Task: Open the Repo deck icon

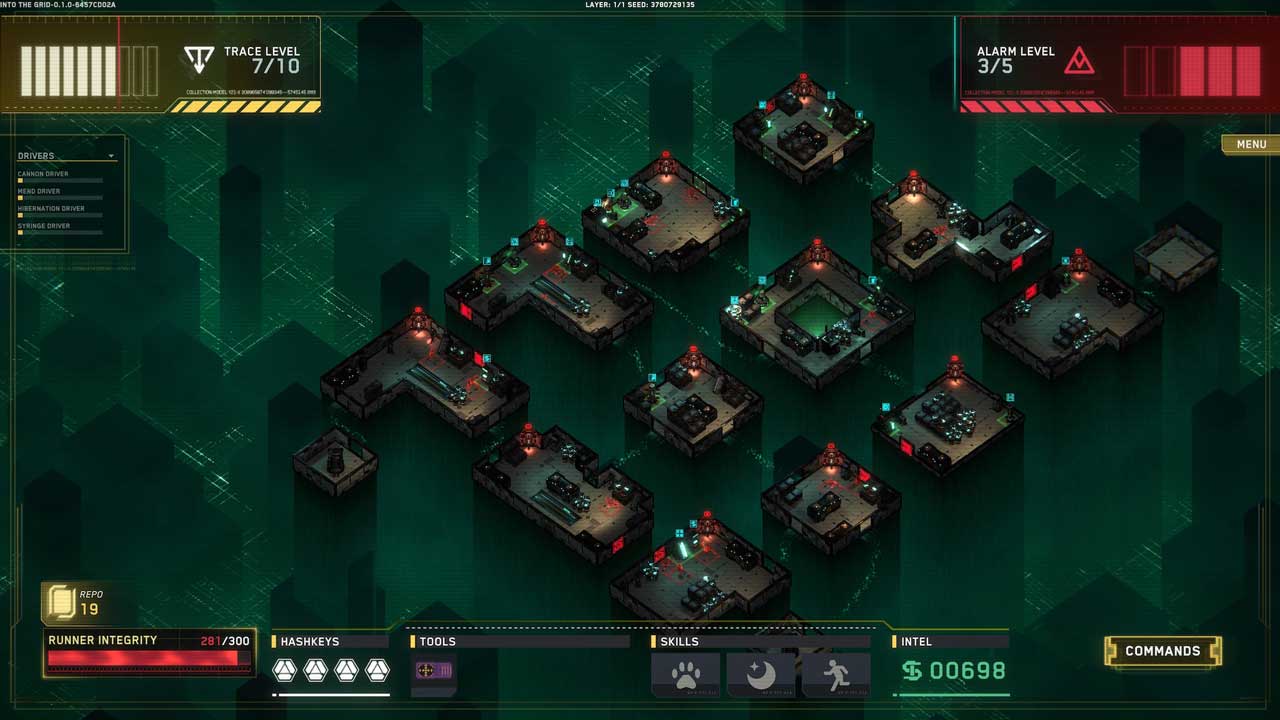Action: point(61,603)
